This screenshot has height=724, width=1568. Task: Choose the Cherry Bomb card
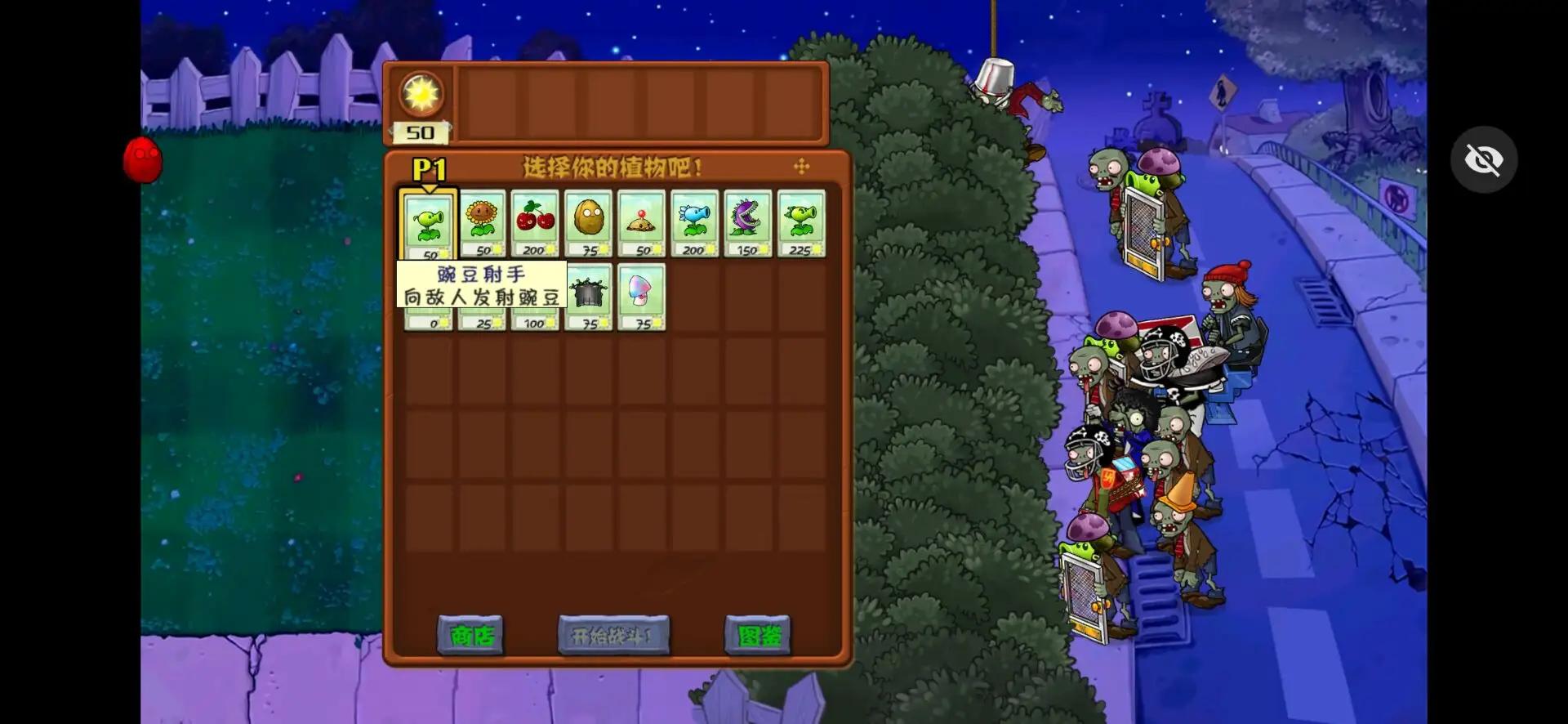point(535,221)
